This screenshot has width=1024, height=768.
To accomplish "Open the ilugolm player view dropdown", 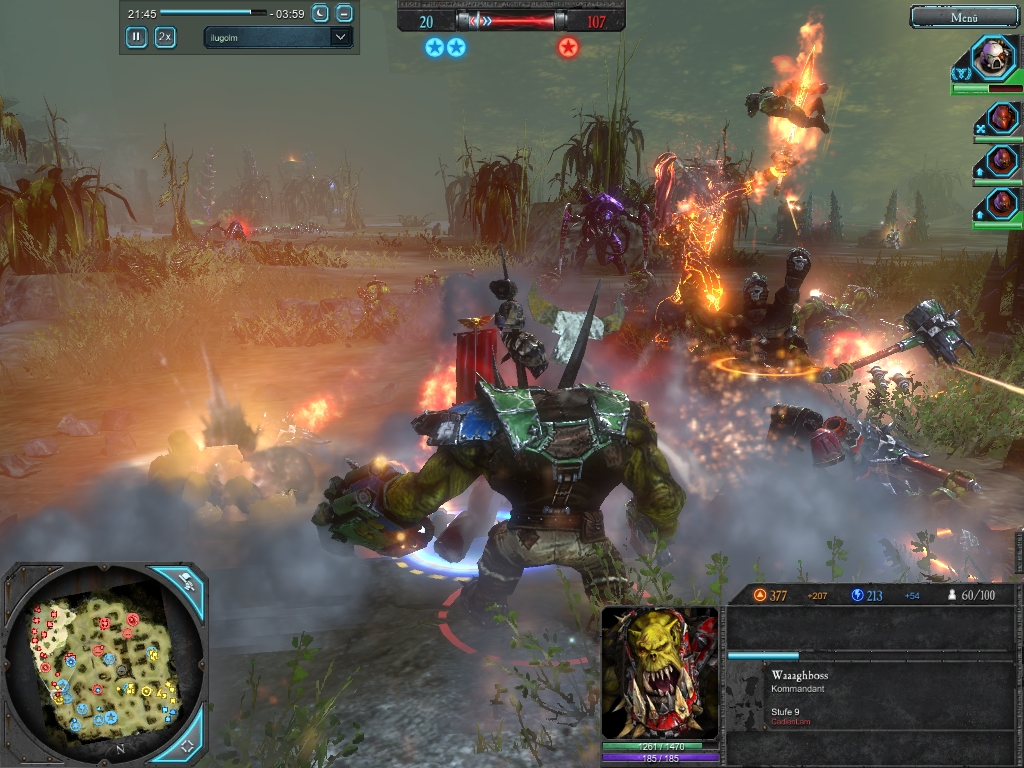I will click(278, 37).
